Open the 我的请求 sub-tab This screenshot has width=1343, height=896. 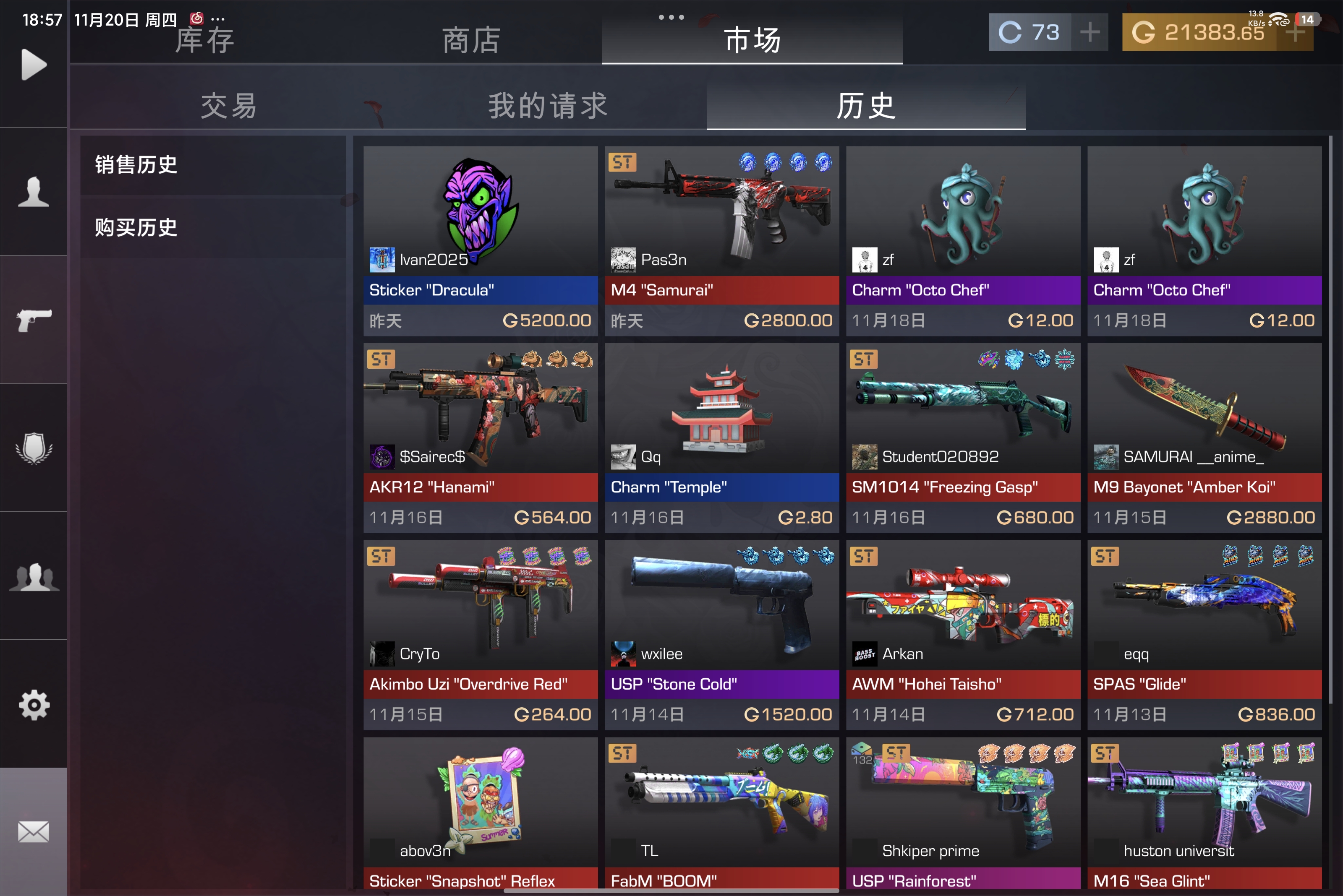coord(547,106)
